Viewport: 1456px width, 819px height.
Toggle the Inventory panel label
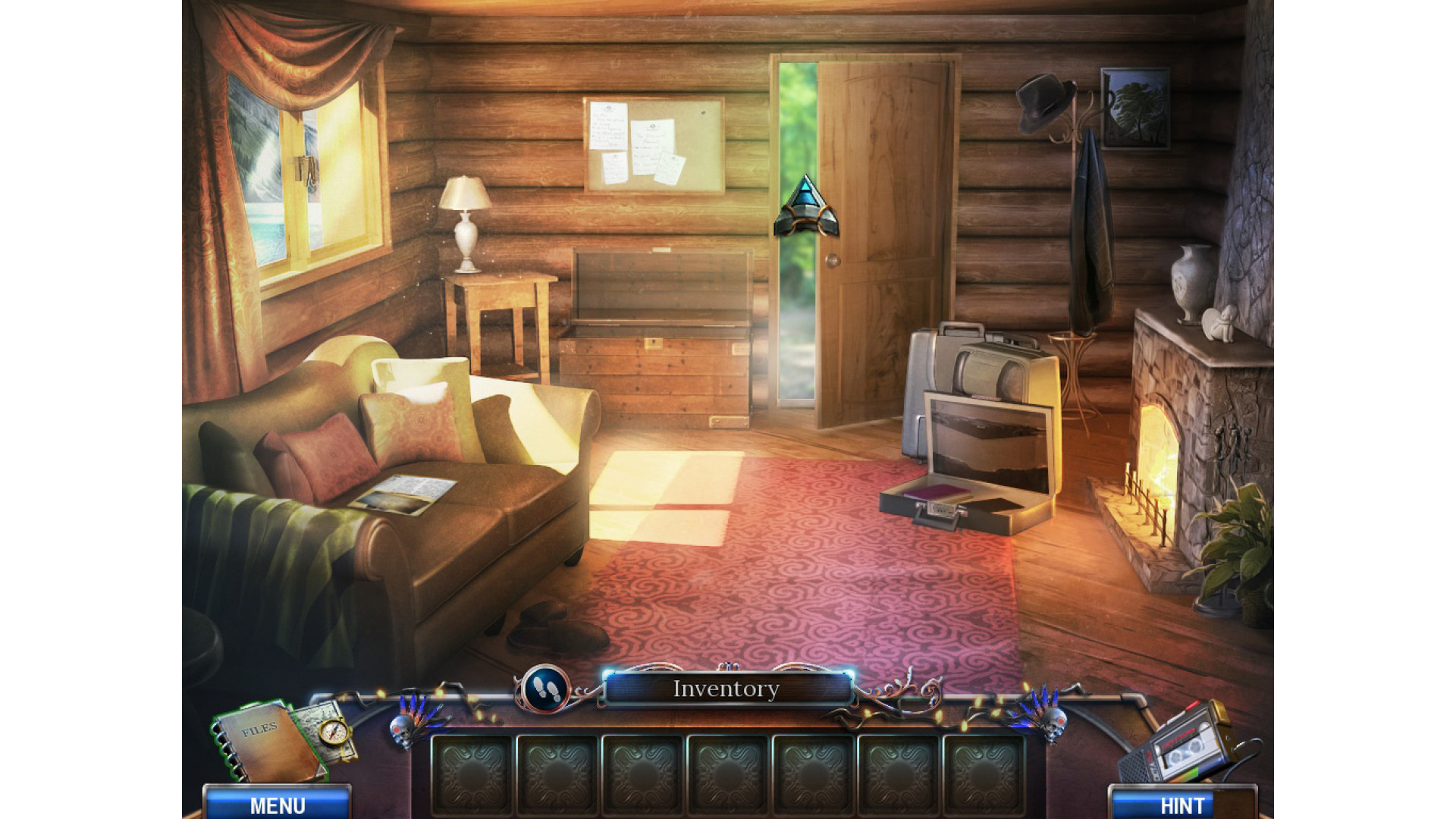tap(726, 689)
